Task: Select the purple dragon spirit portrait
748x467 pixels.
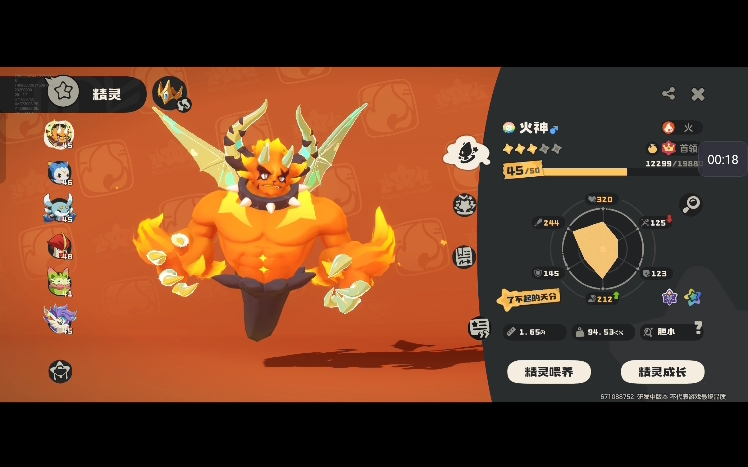Action: tap(59, 319)
